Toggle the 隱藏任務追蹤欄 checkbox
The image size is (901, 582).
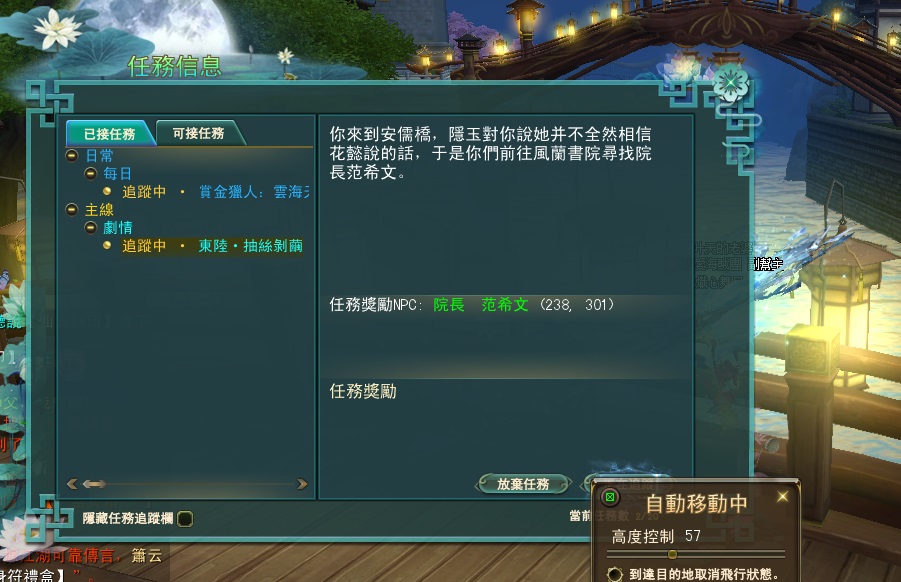pos(185,518)
